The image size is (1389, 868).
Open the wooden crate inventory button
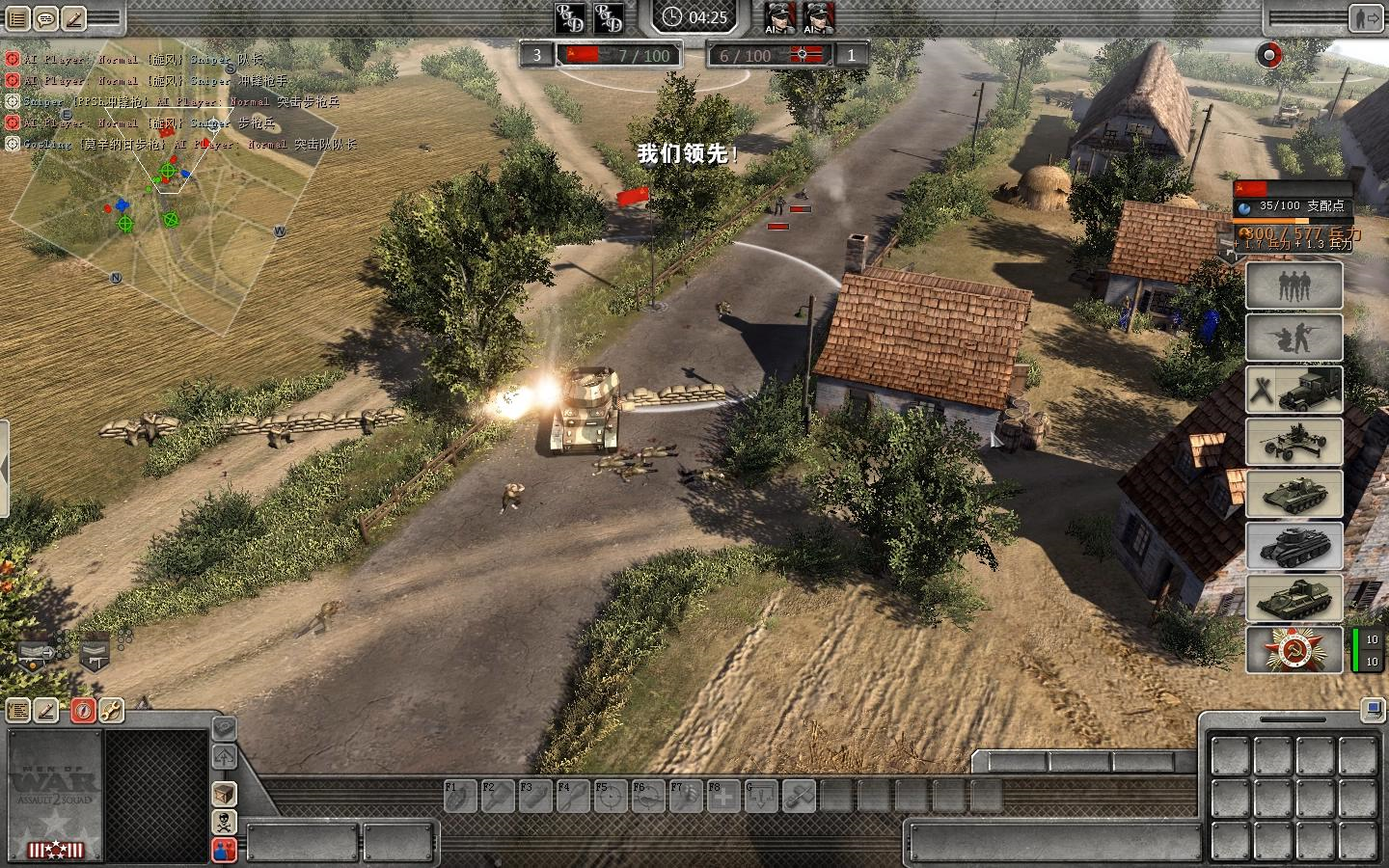tap(224, 794)
